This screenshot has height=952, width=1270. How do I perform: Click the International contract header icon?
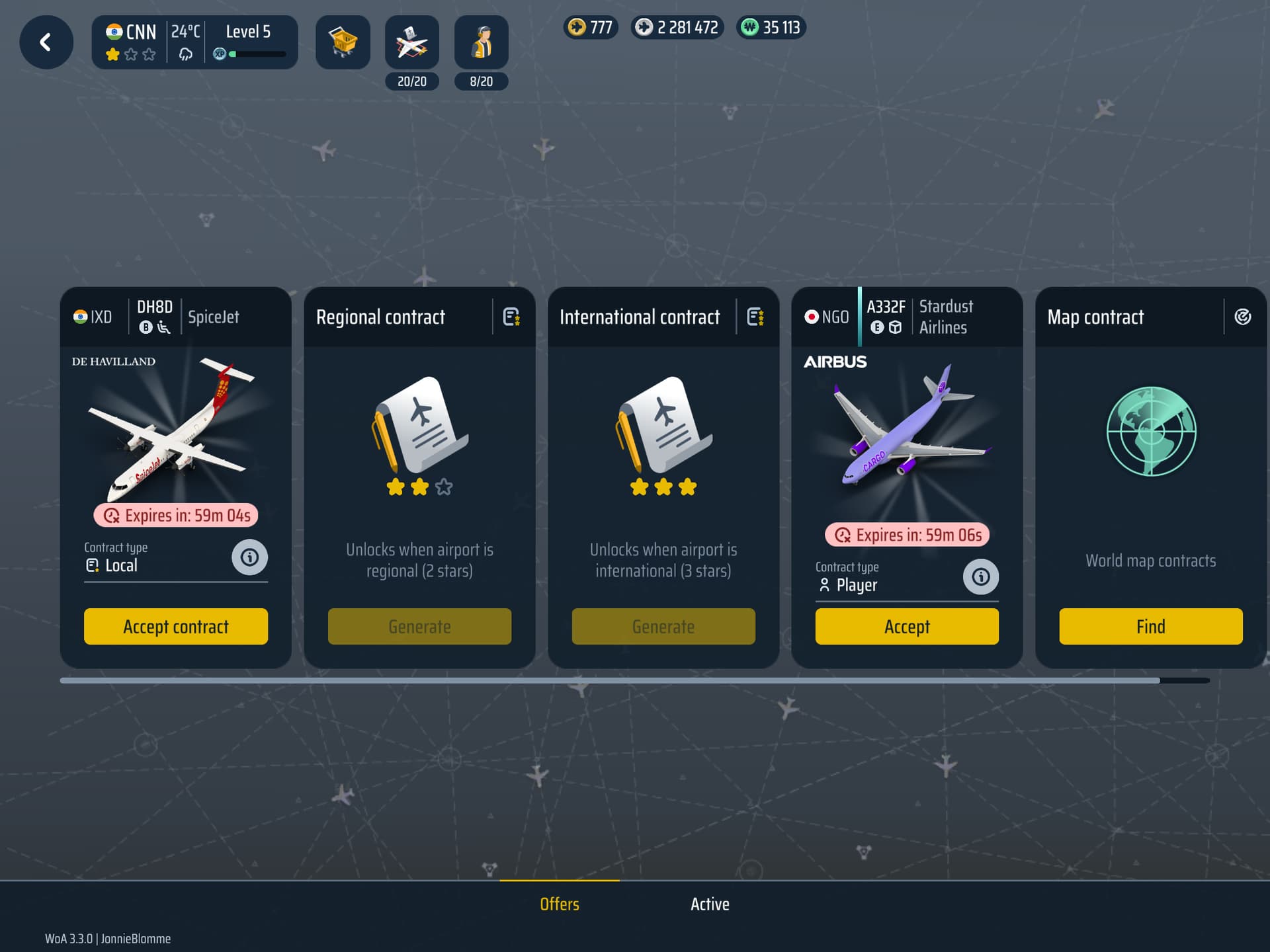(x=755, y=317)
